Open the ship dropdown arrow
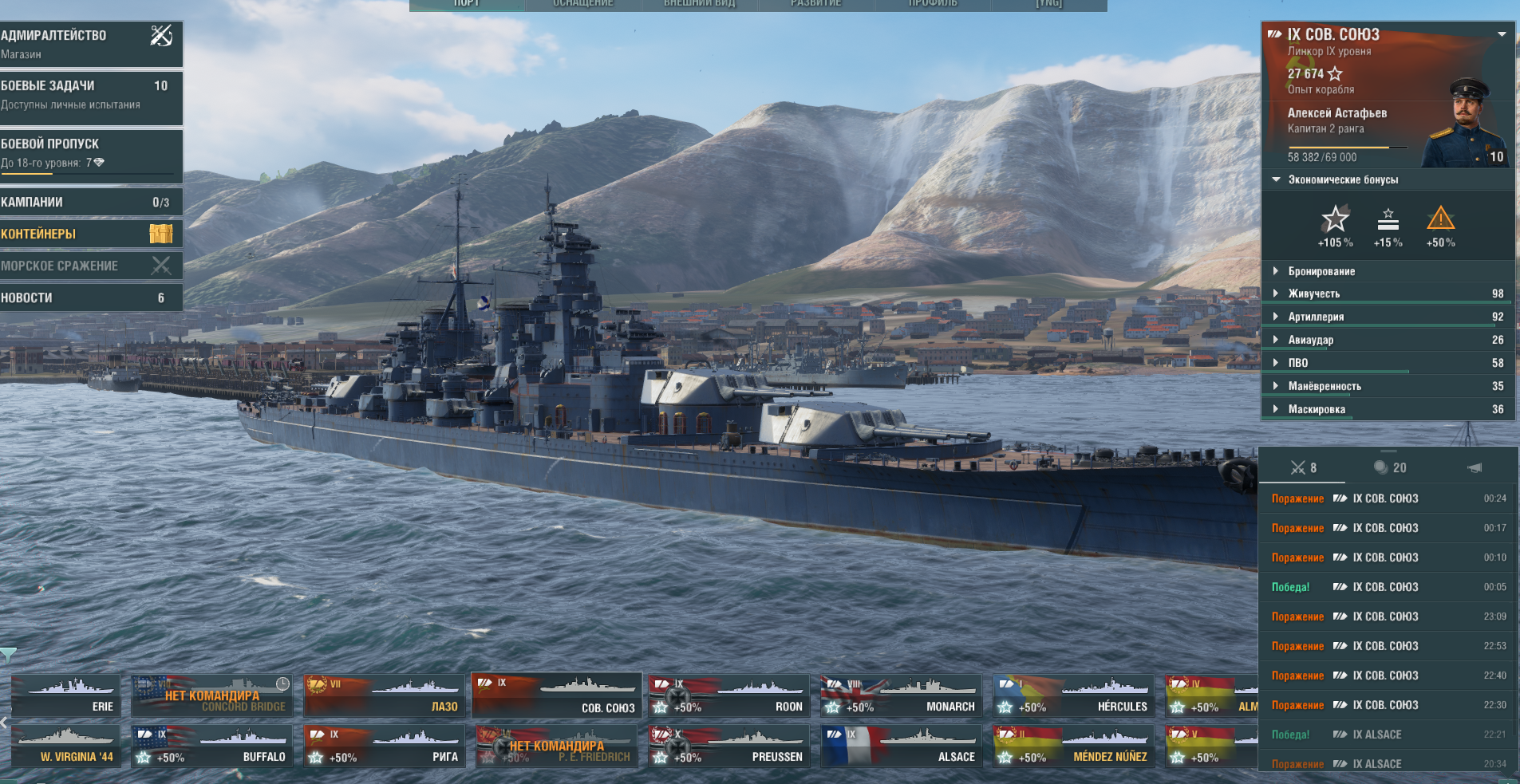Viewport: 1520px width, 784px height. click(x=1502, y=34)
